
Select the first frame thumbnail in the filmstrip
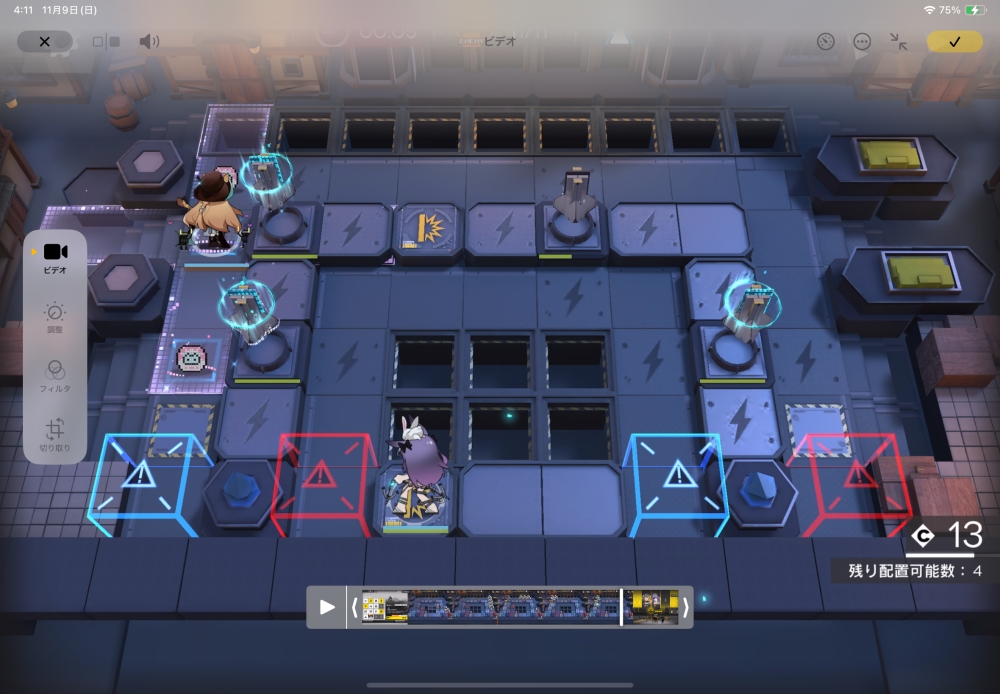pos(385,607)
